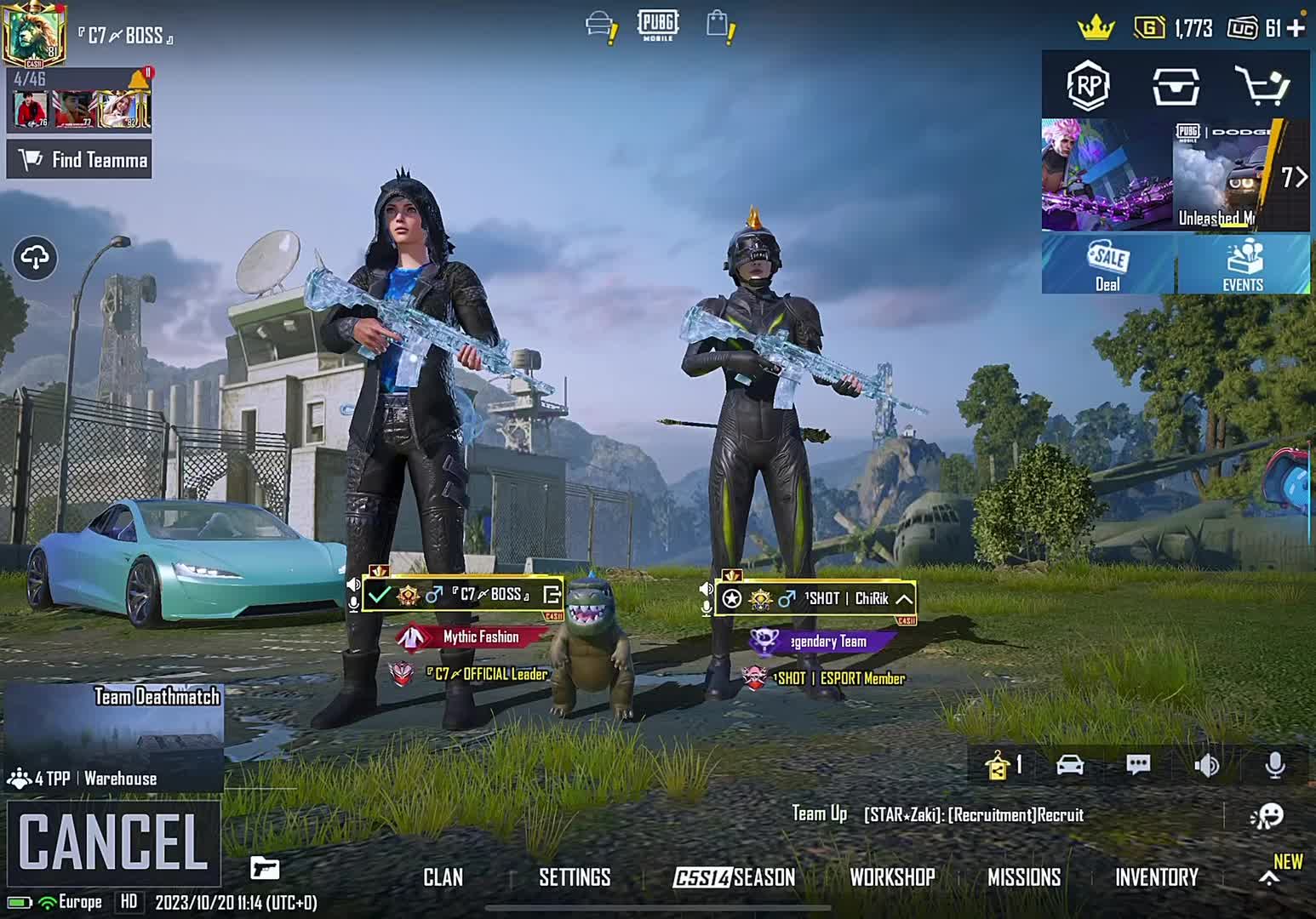Open the Royale Pass RP icon

(x=1089, y=85)
